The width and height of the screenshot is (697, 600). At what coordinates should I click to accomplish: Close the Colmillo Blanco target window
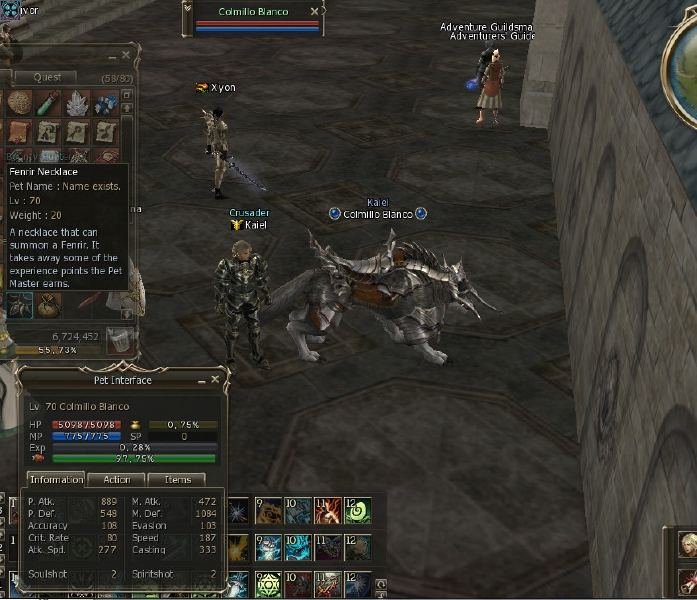coord(314,12)
